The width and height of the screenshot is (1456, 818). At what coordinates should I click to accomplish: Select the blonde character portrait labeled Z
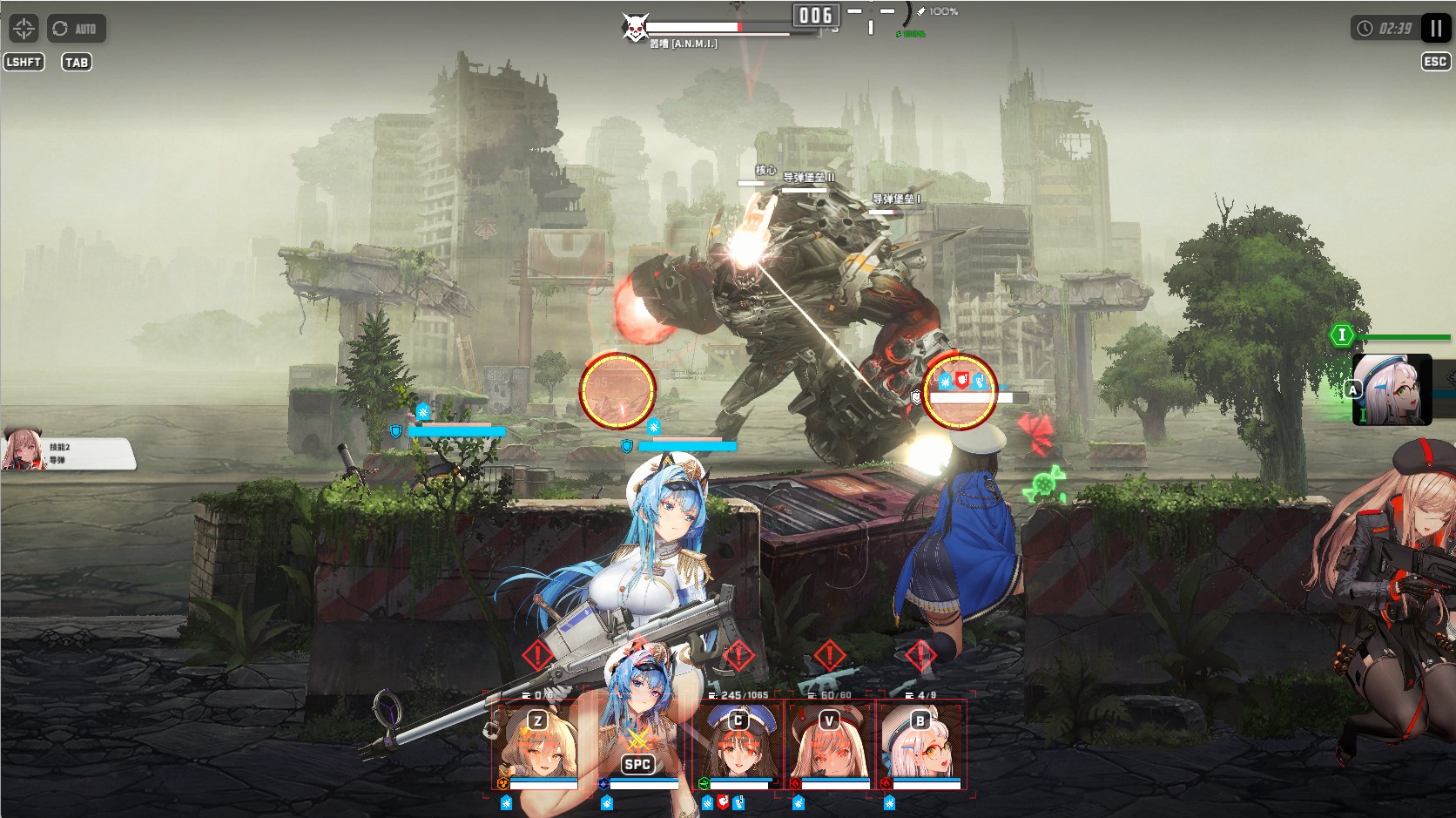pyautogui.click(x=538, y=743)
